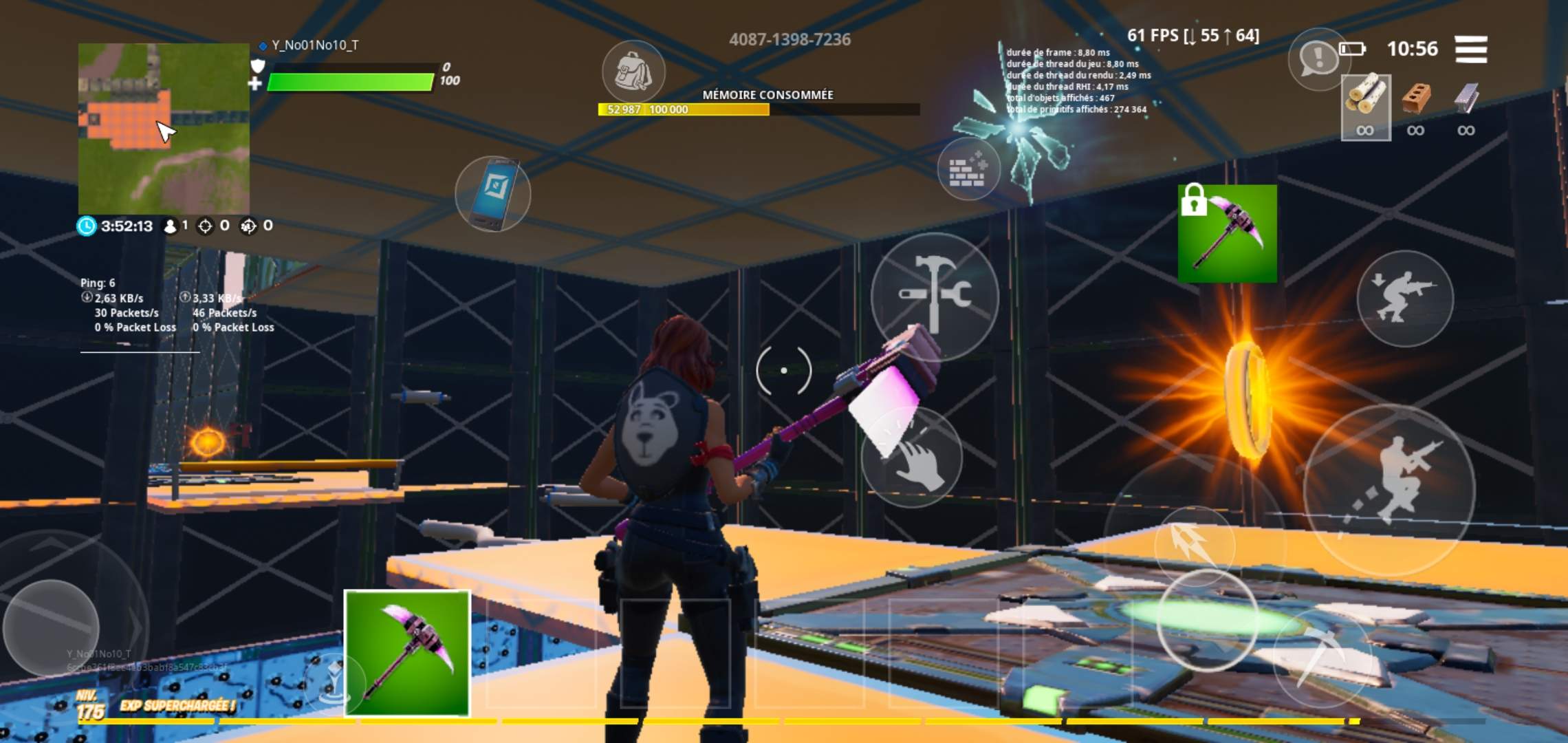Click the MÉMOIRE CONSOMMÉE progress bar
Screen dimensions: 1568x743
tap(756, 108)
